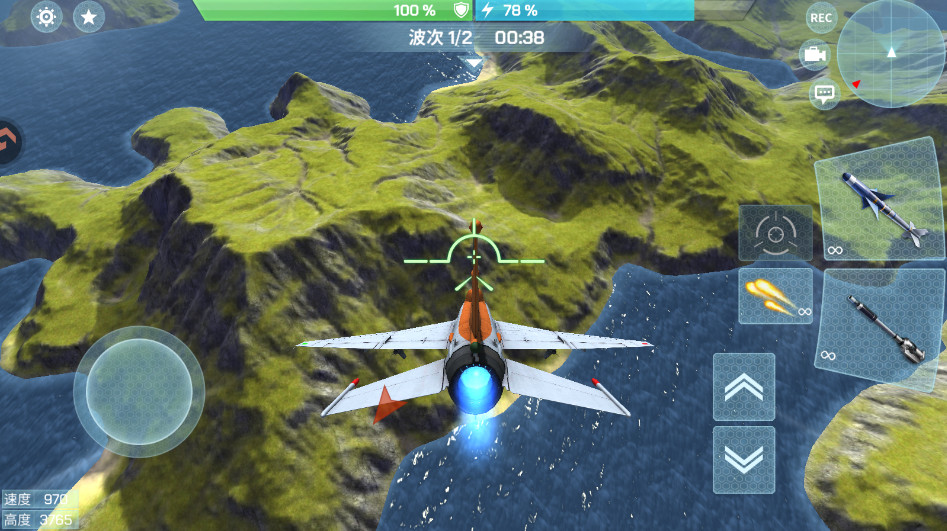Select the winged missile weapon
Image resolution: width=947 pixels, height=531 pixels.
tap(880, 205)
